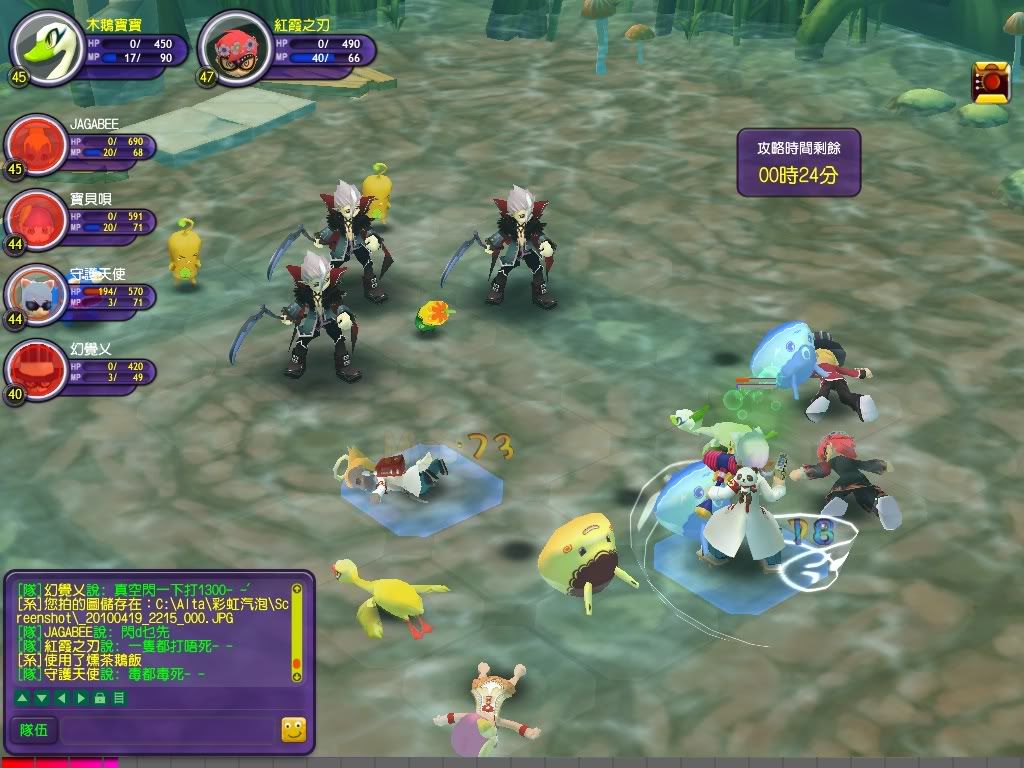
Task: Focus the chat message input field
Action: point(168,731)
